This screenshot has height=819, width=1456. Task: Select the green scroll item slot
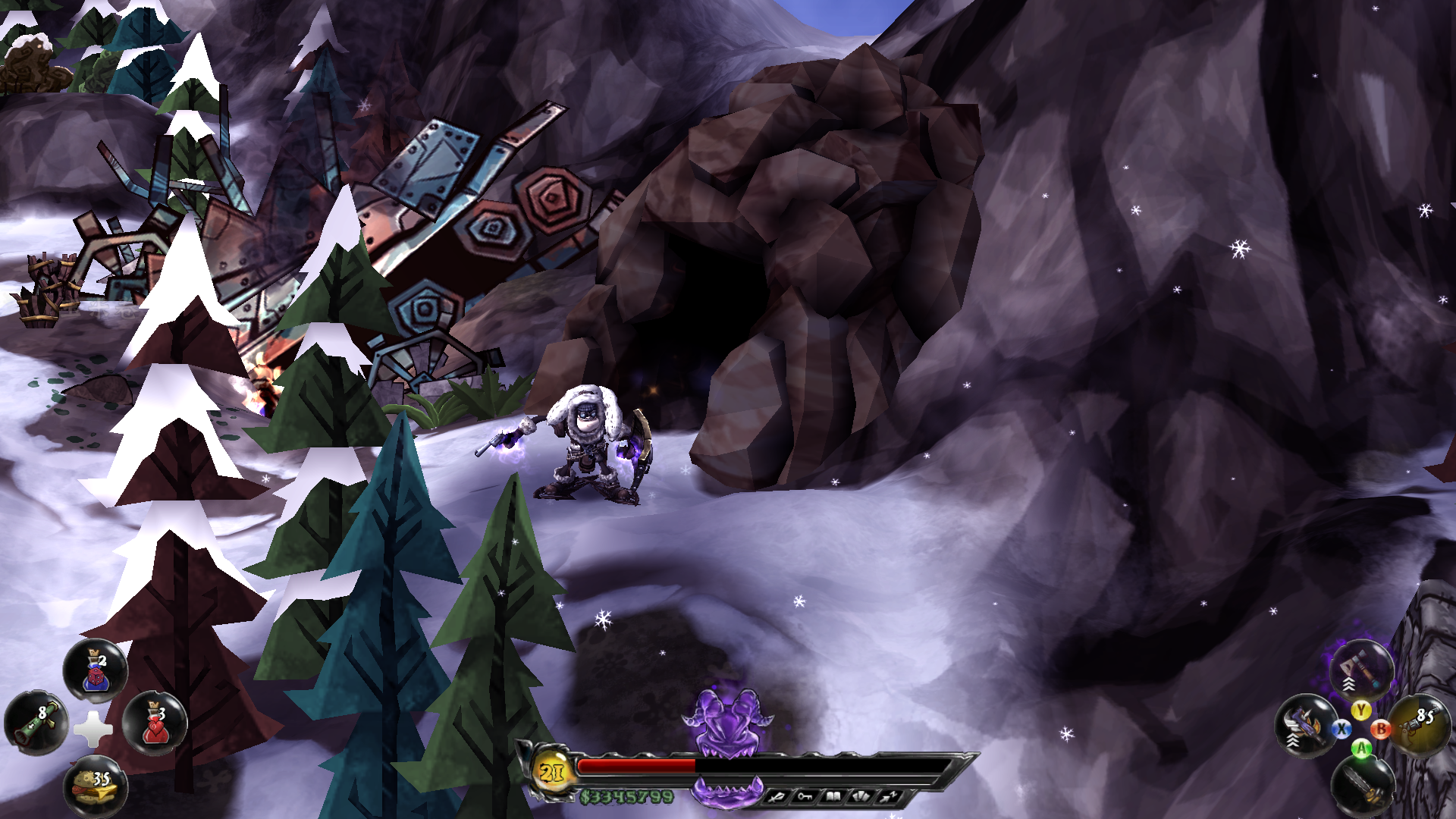[36, 723]
